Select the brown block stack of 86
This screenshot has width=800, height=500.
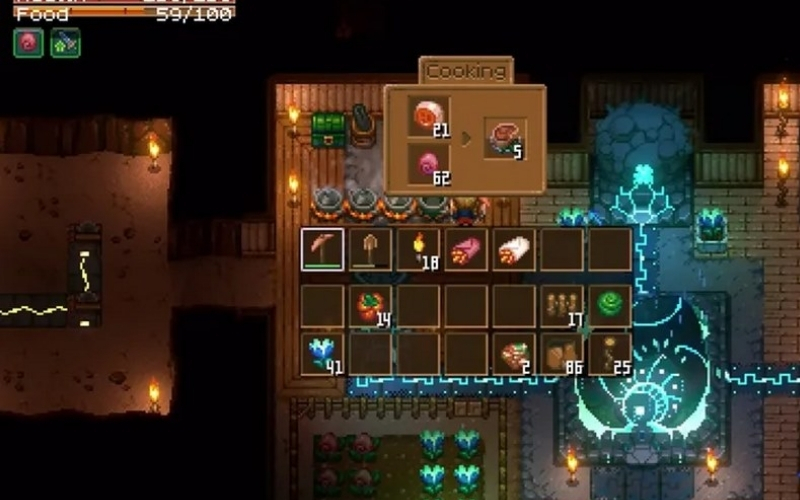[x=562, y=354]
